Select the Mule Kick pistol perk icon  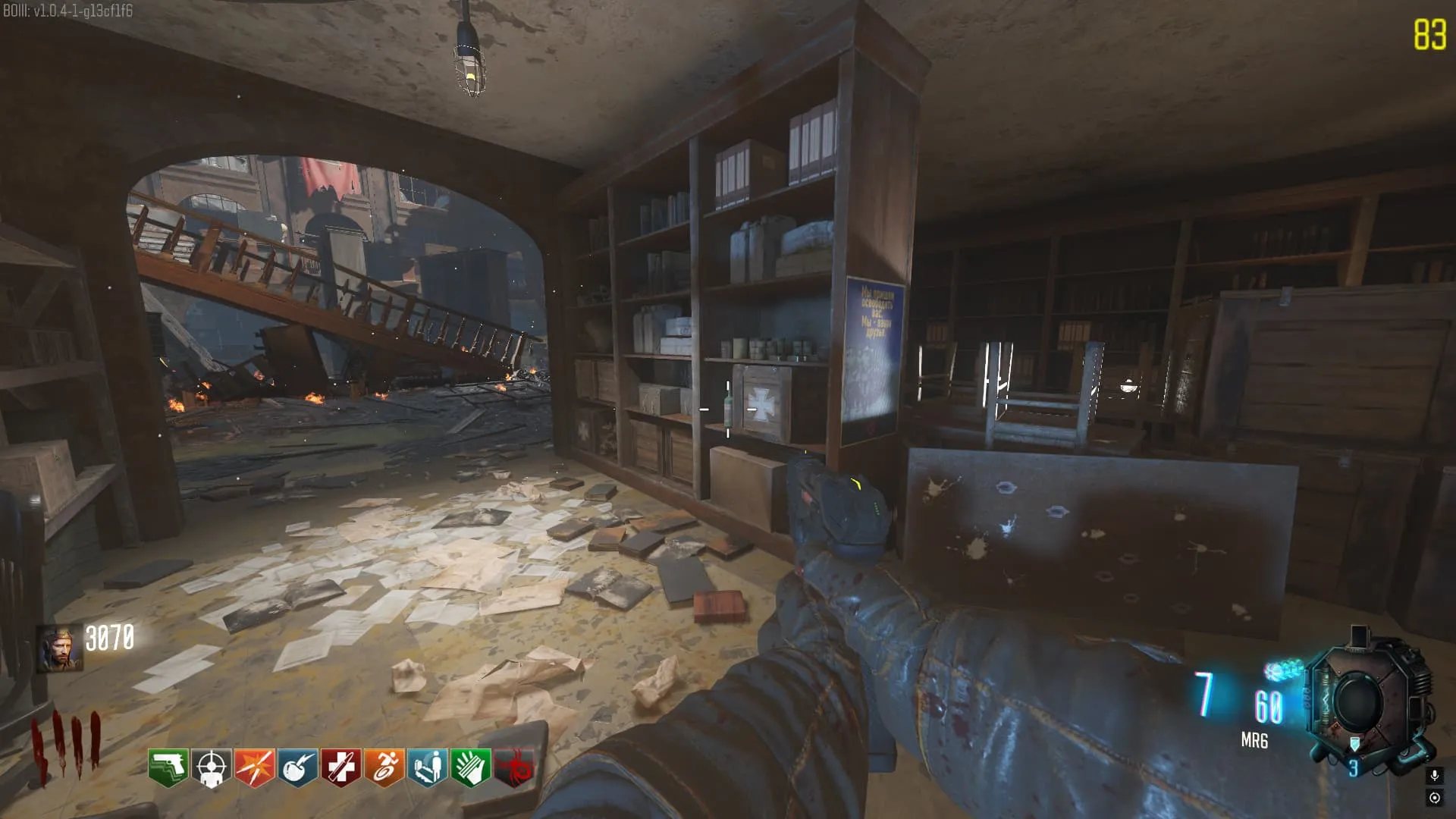click(168, 767)
